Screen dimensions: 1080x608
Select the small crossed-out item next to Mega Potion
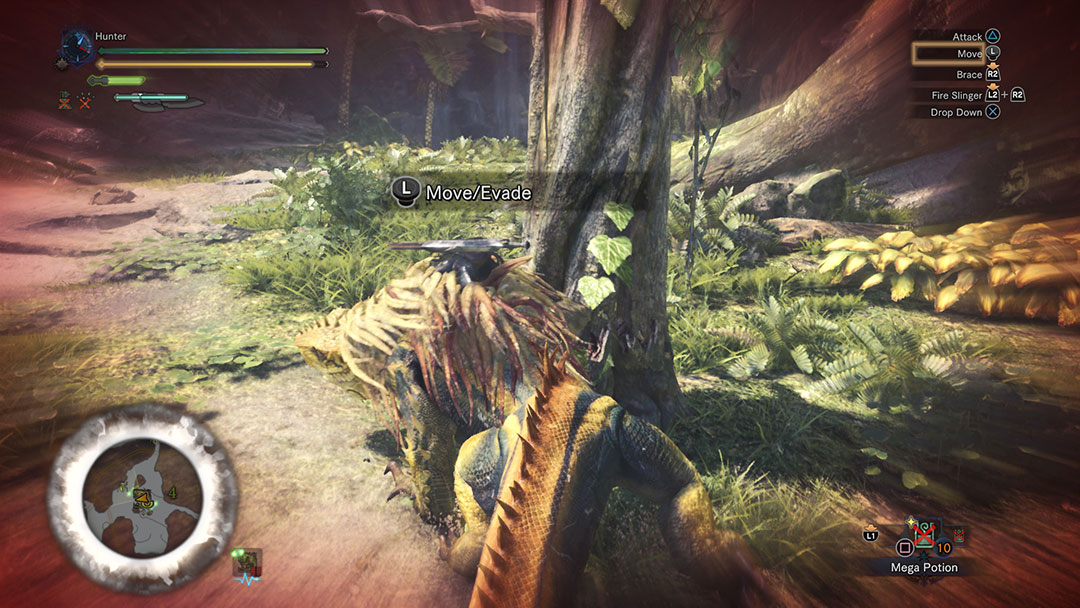tap(959, 533)
